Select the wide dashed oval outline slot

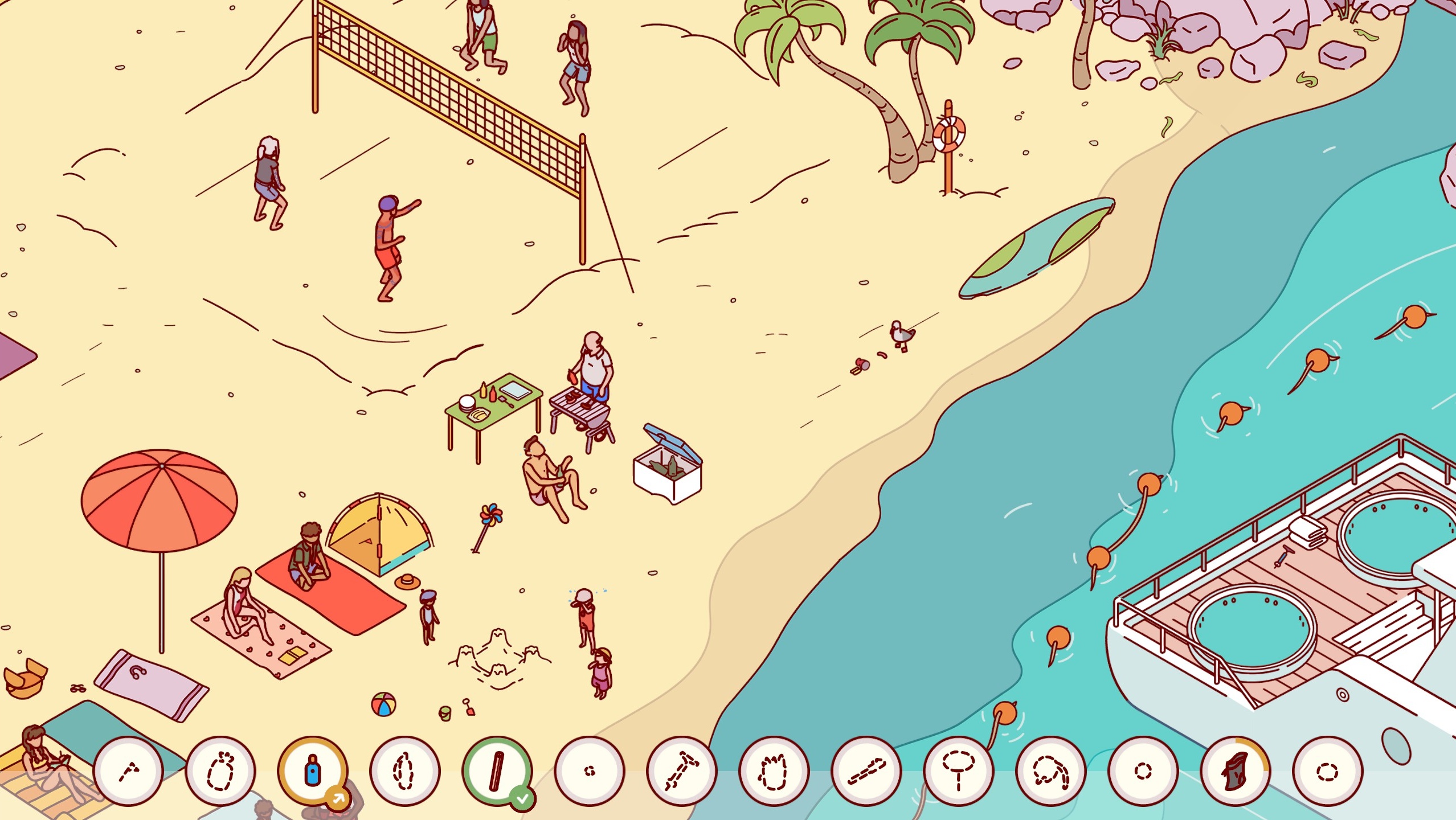[1327, 771]
